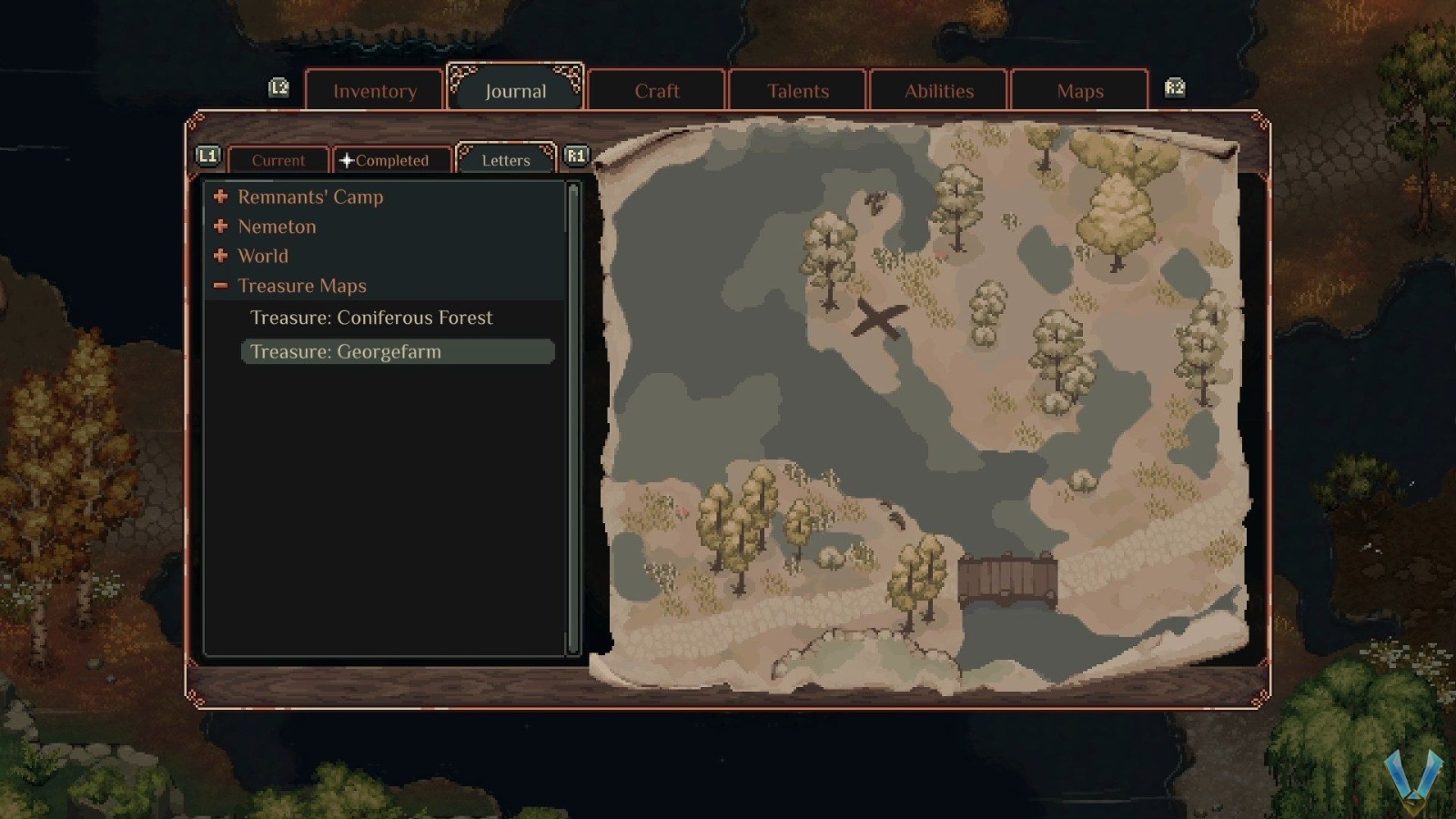Expand the Remnants' Camp section
The image size is (1456, 819).
(221, 197)
